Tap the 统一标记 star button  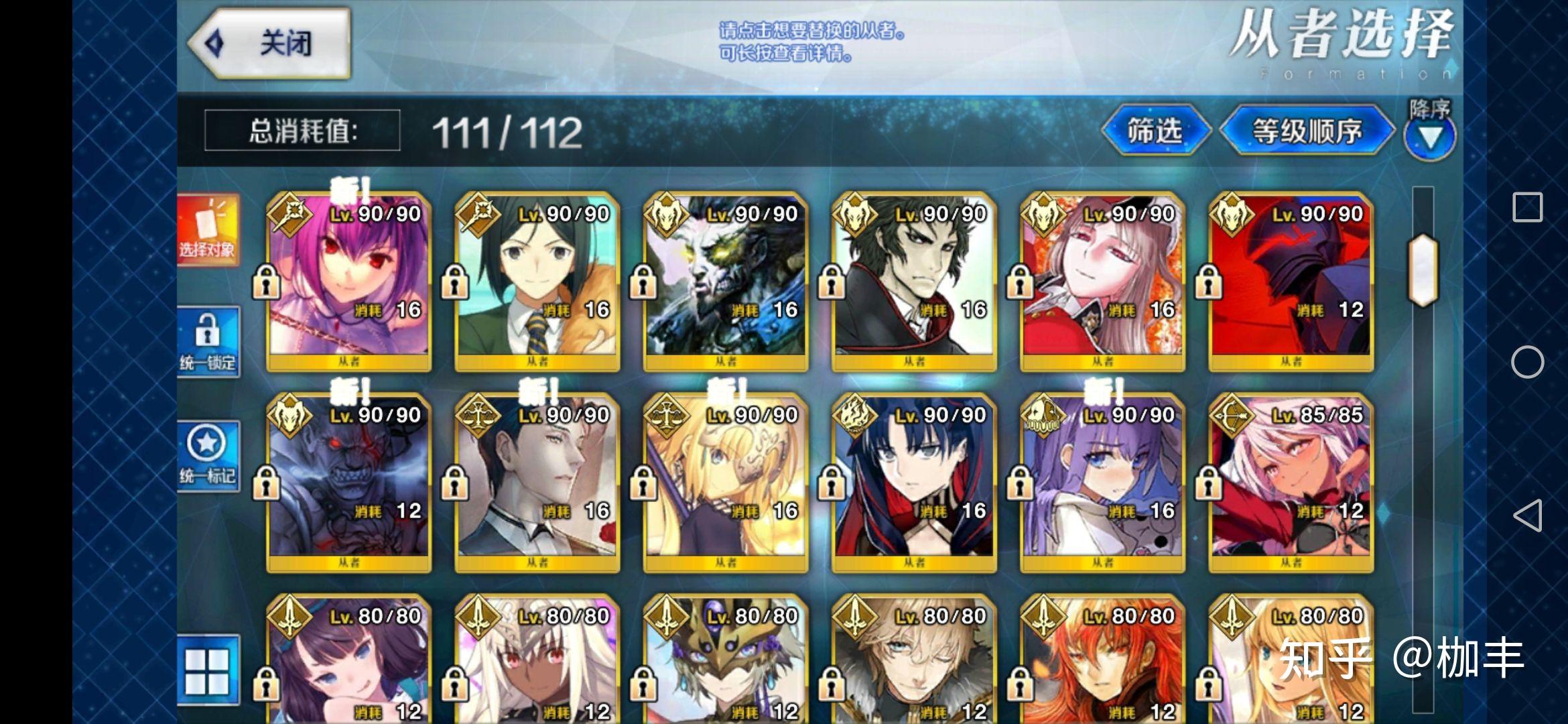[x=208, y=456]
